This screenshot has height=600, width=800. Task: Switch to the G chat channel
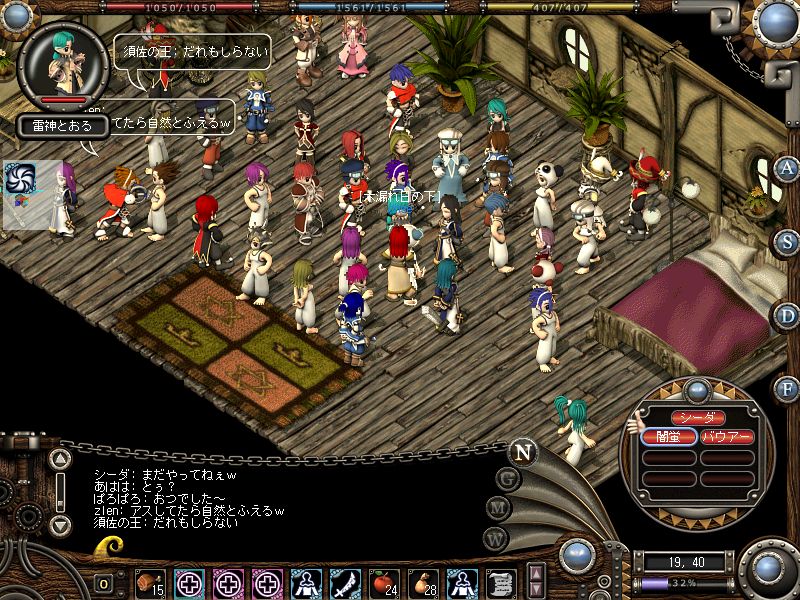click(x=508, y=478)
